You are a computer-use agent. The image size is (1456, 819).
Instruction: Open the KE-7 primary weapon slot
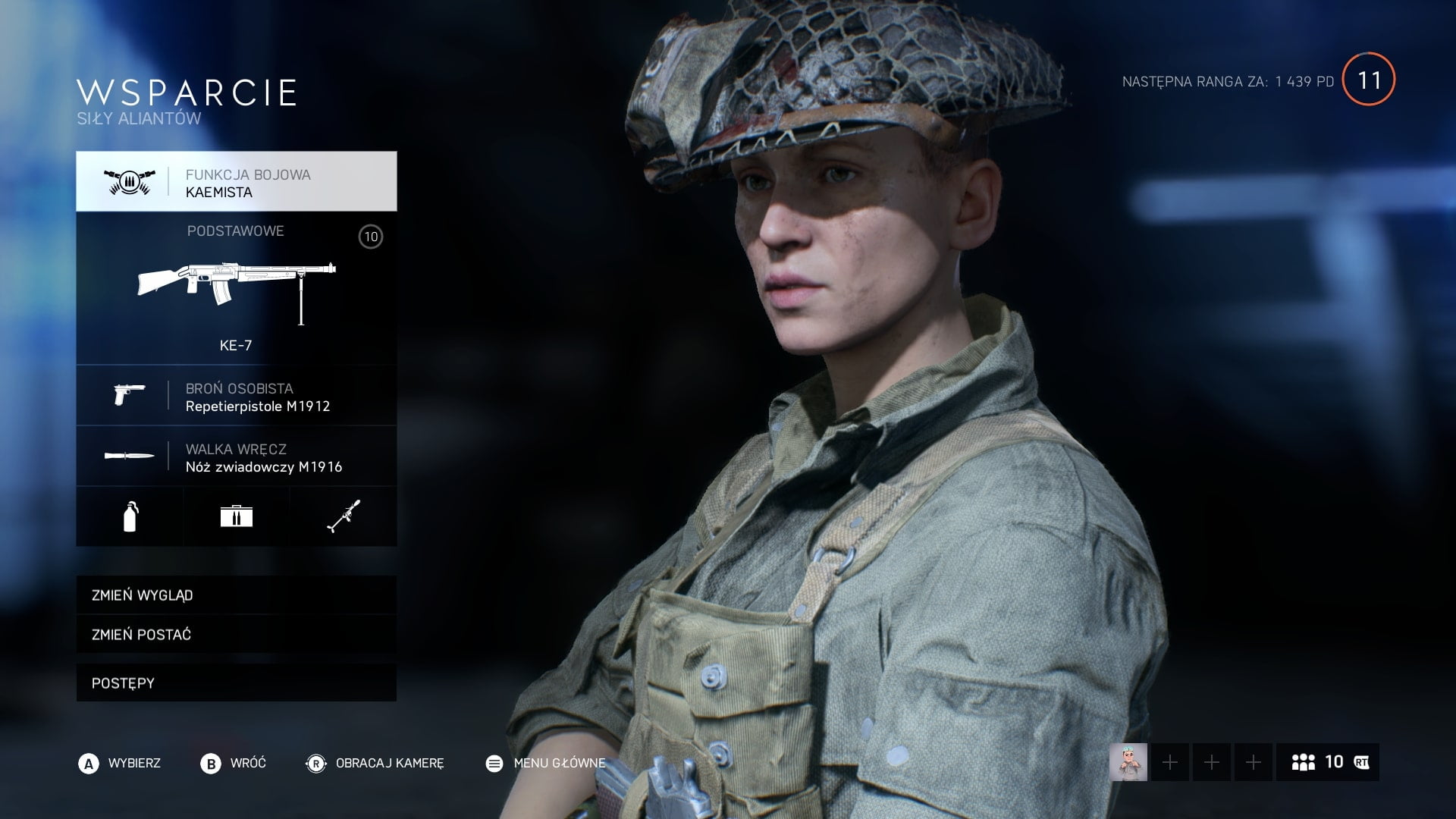[236, 288]
